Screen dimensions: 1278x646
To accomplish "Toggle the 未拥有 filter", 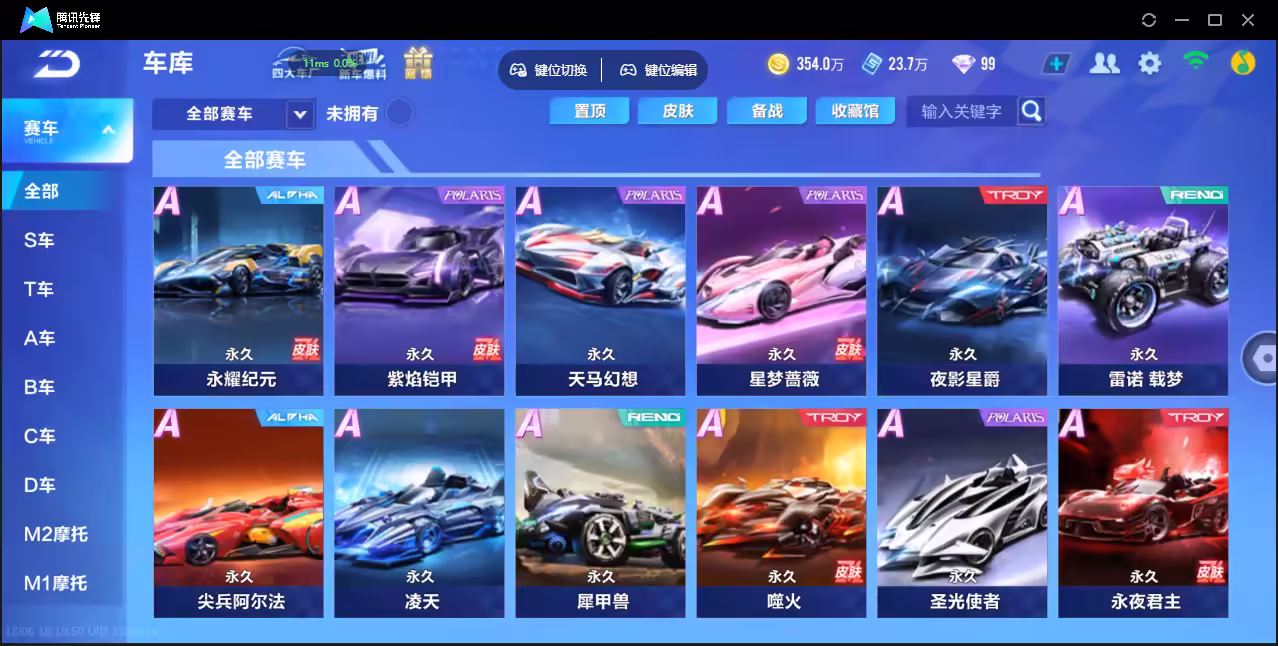I will click(399, 113).
